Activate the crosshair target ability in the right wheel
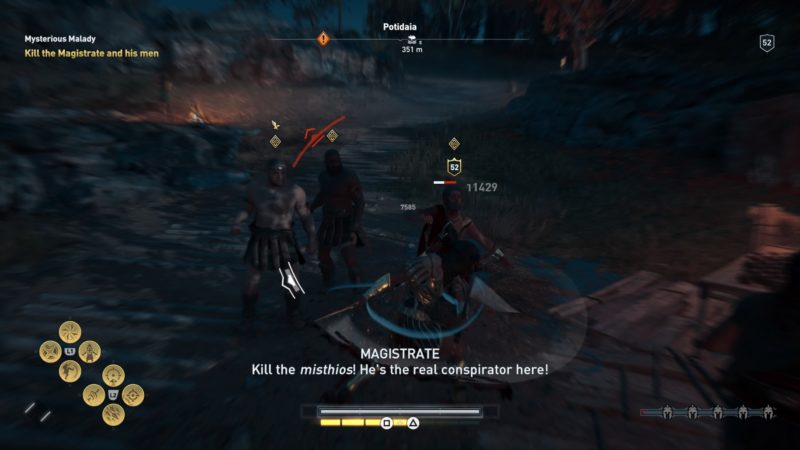 coord(132,394)
